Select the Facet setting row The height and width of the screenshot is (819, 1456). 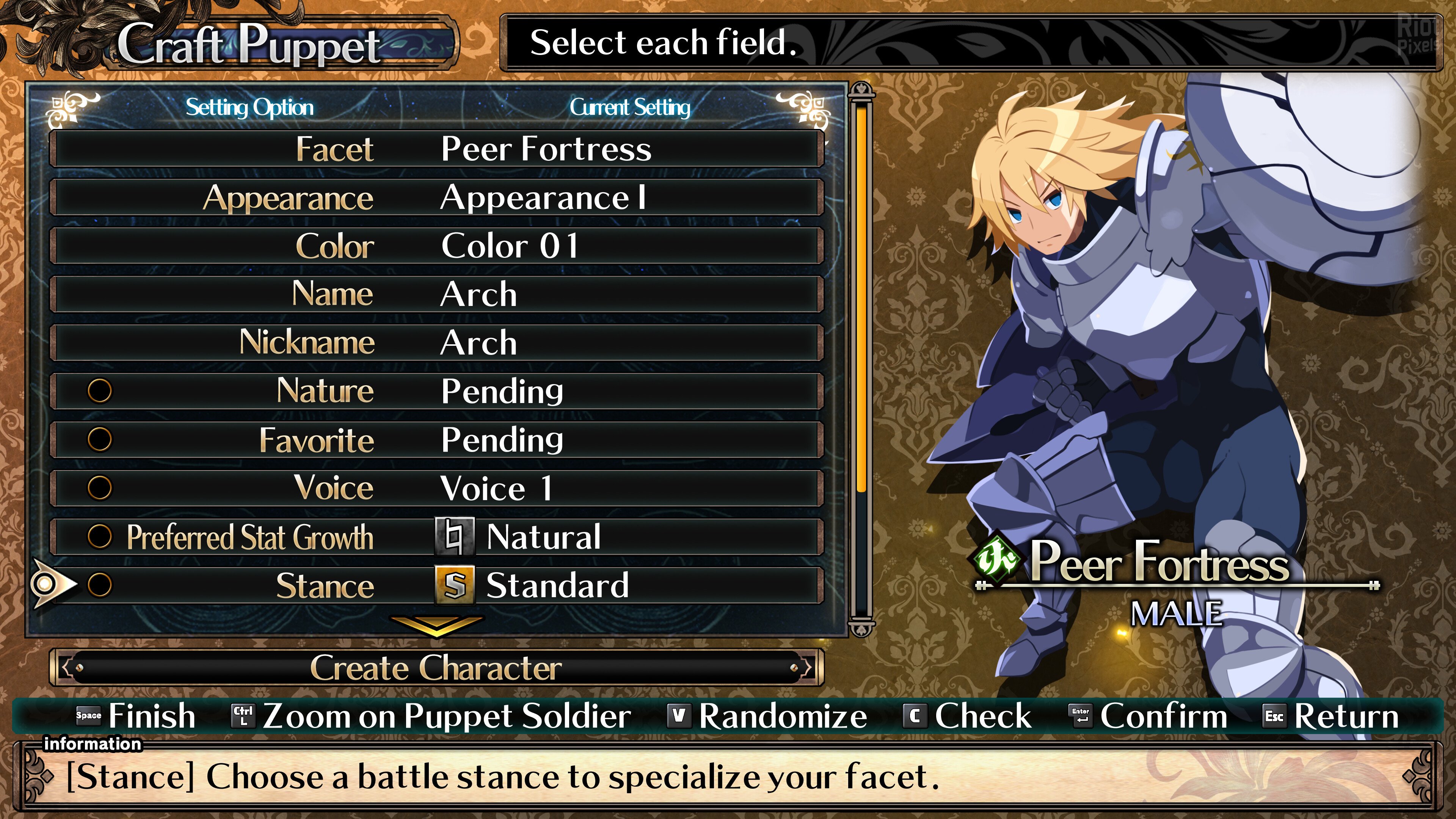436,149
